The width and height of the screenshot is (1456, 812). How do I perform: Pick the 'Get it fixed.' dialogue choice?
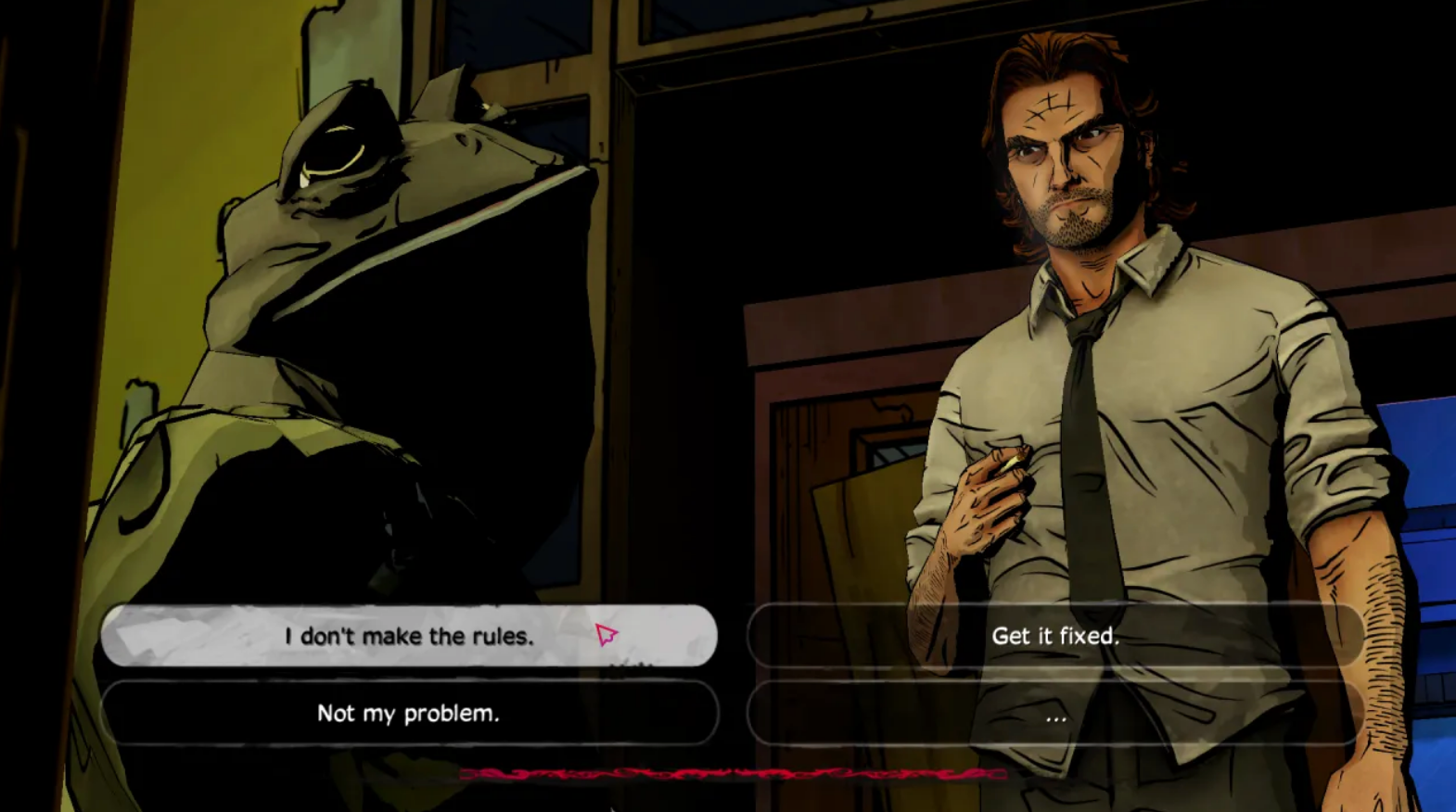click(x=1056, y=636)
